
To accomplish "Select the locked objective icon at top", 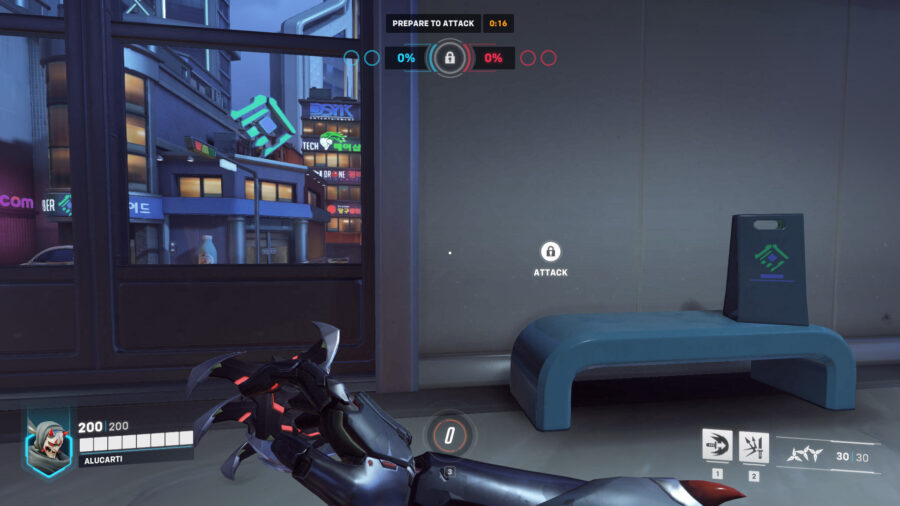I will pyautogui.click(x=450, y=58).
